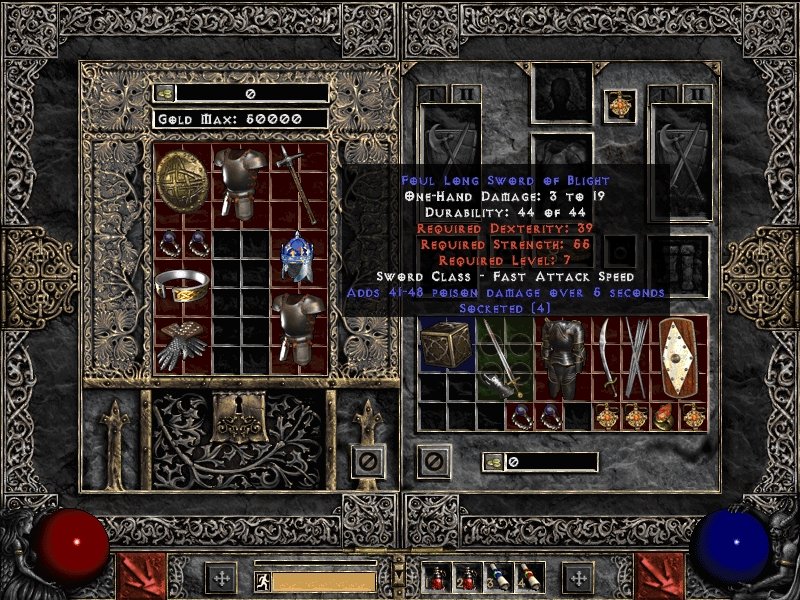Use the red potion in belt slot 1
Screen dimensions: 800x600
pos(438,577)
